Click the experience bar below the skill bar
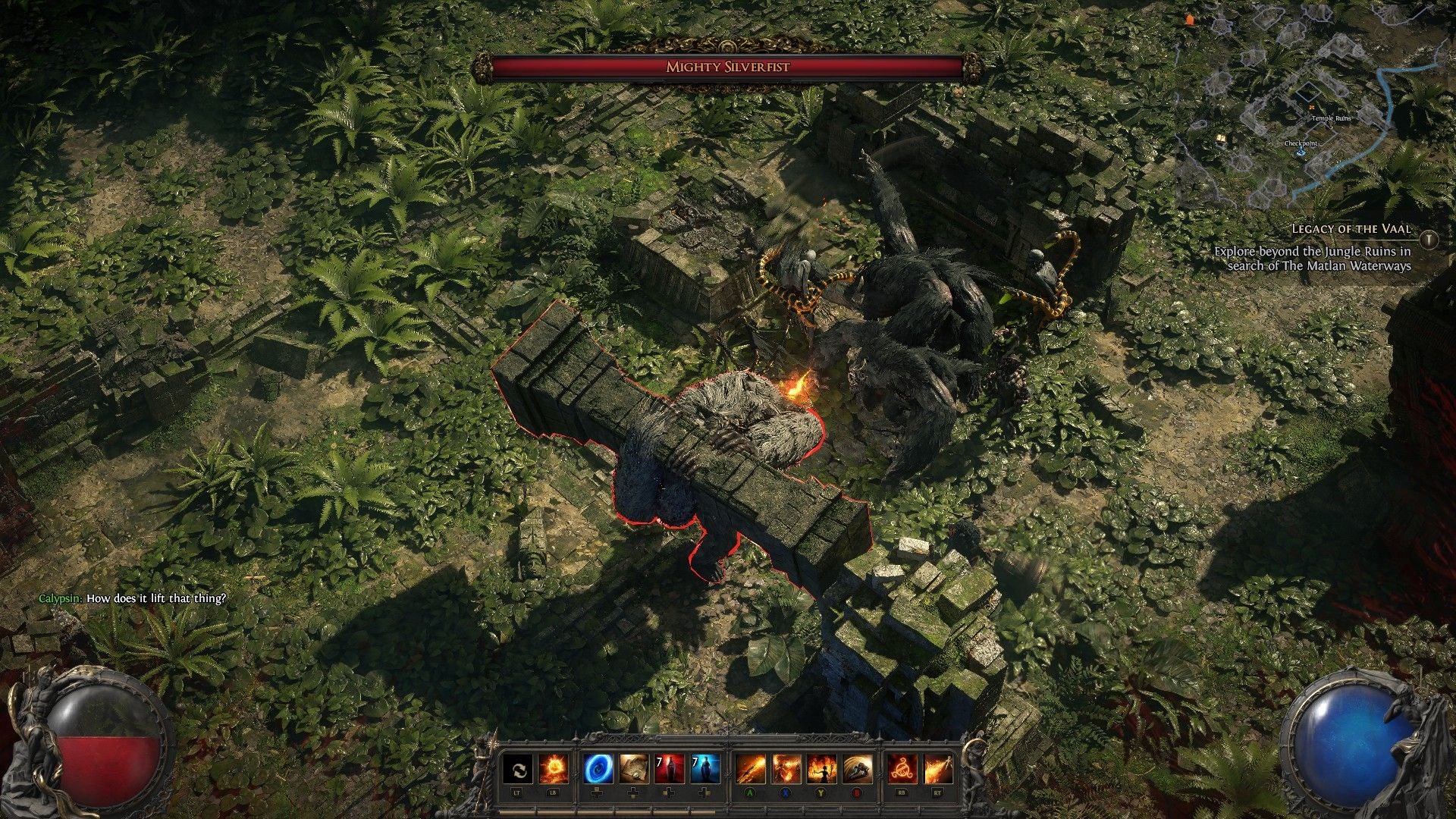 click(728, 812)
